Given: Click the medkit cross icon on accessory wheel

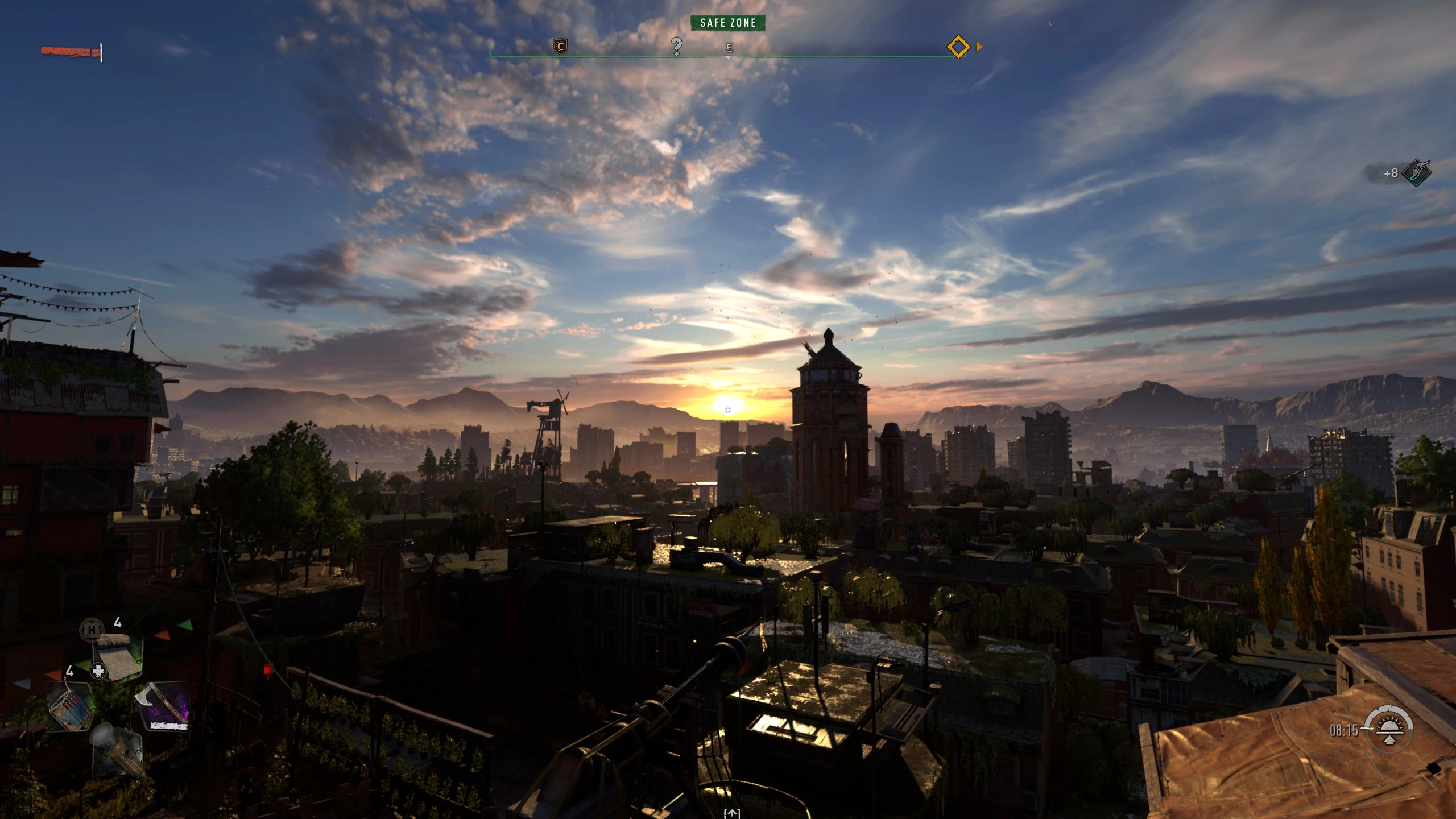Looking at the screenshot, I should (x=98, y=671).
